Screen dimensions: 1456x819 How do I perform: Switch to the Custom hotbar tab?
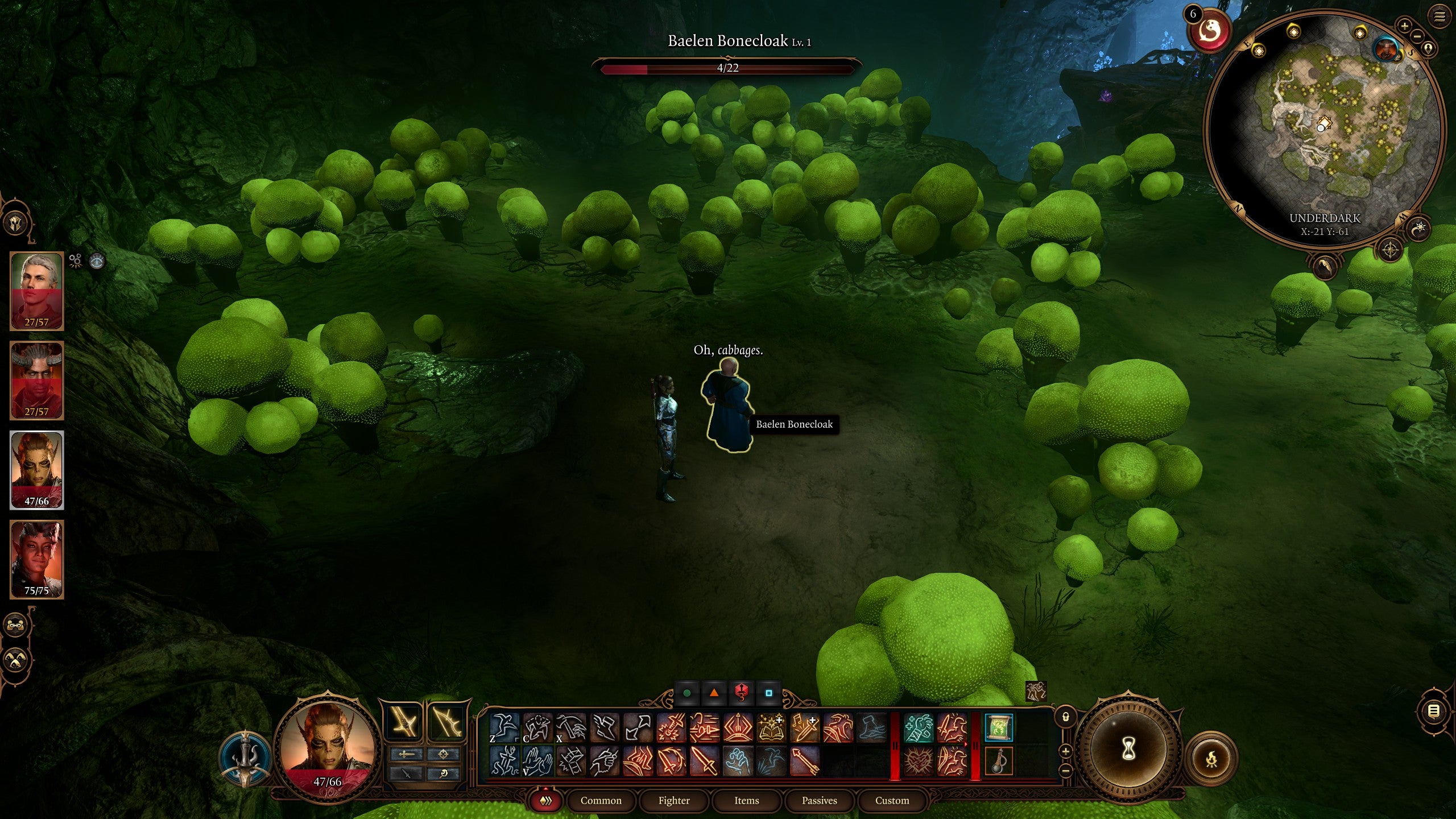point(892,801)
